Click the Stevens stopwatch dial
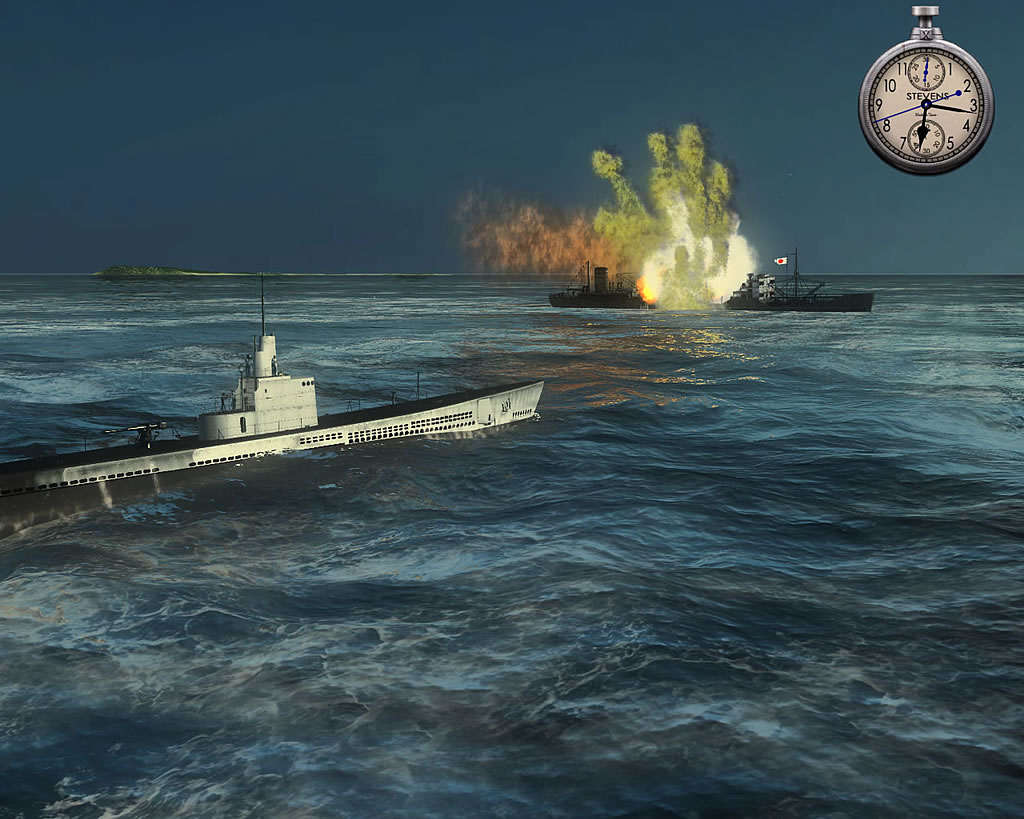1024x819 pixels. (x=925, y=104)
